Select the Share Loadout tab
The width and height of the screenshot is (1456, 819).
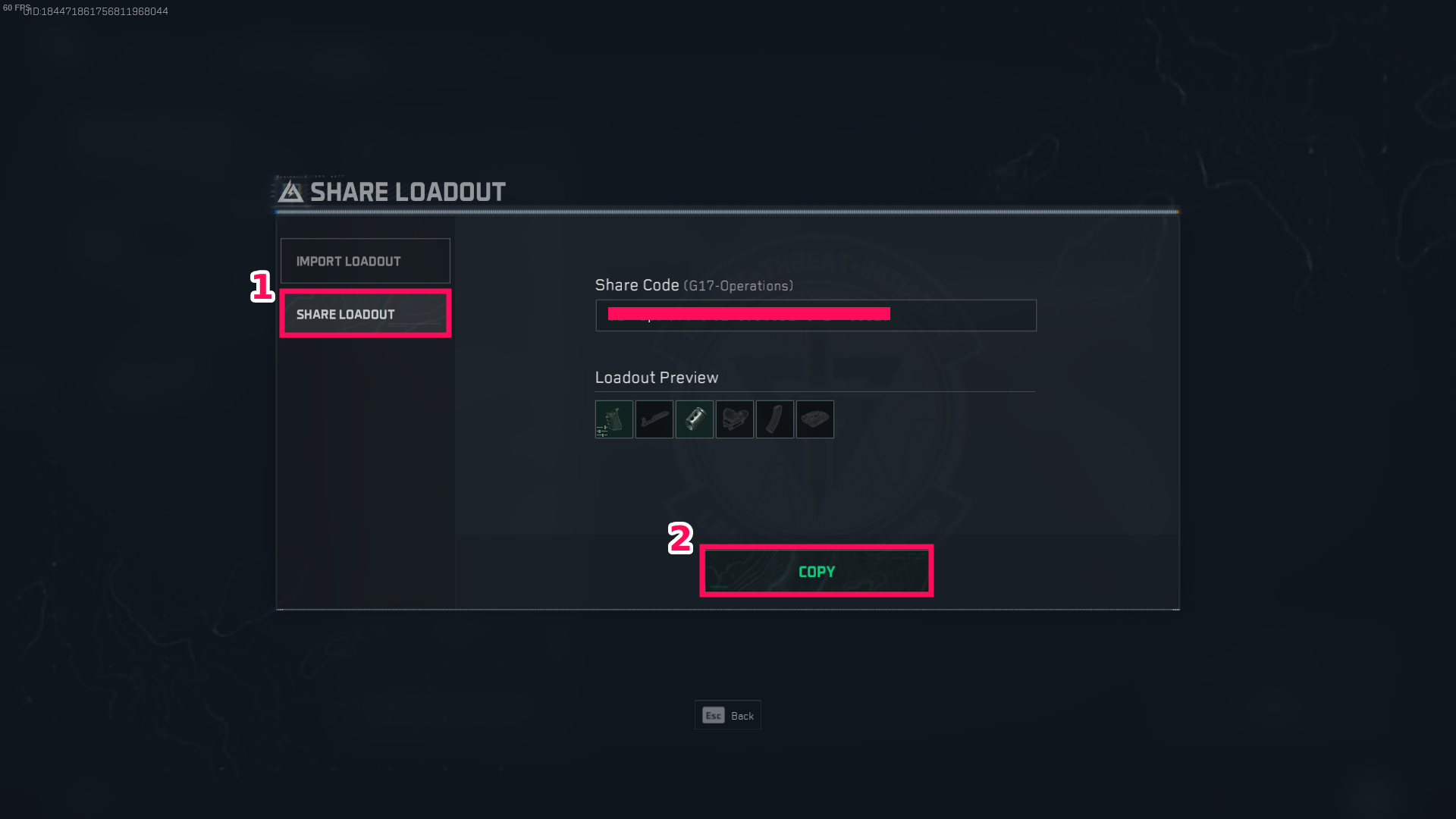(365, 314)
